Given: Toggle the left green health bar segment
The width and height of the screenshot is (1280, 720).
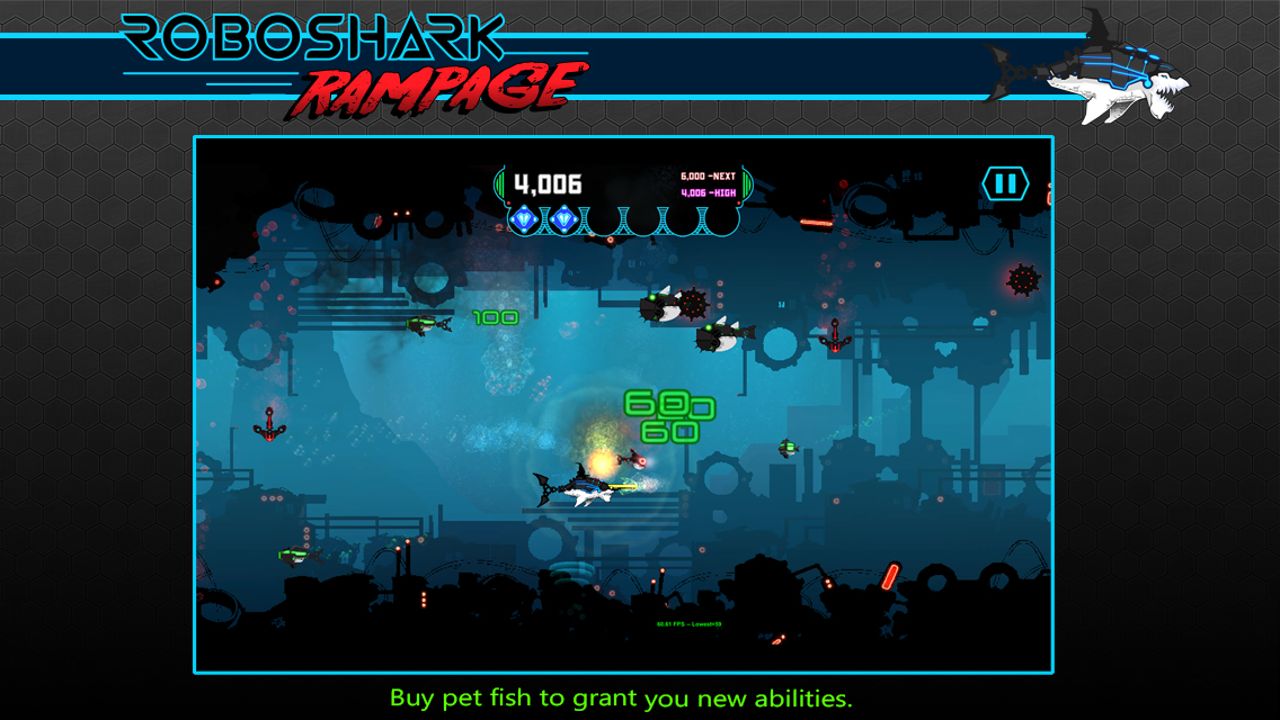Looking at the screenshot, I should point(498,182).
